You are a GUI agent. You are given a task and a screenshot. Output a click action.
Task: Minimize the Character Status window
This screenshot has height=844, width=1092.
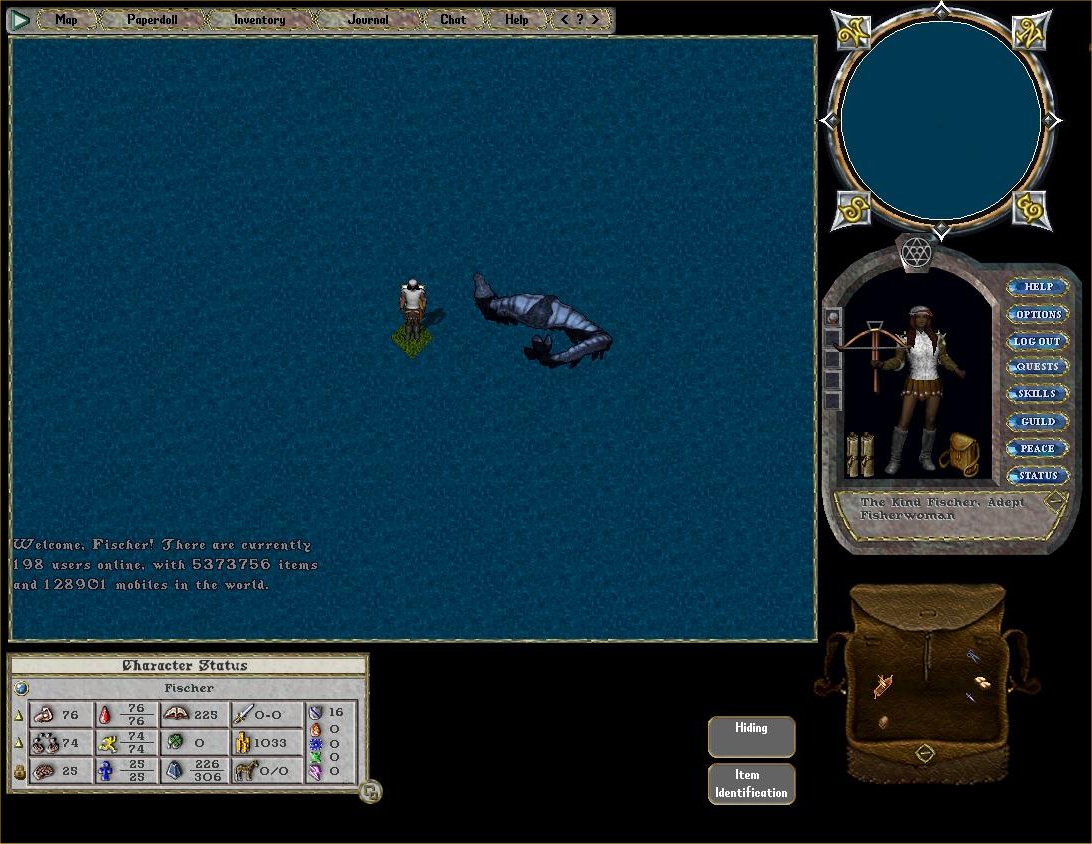pos(371,792)
